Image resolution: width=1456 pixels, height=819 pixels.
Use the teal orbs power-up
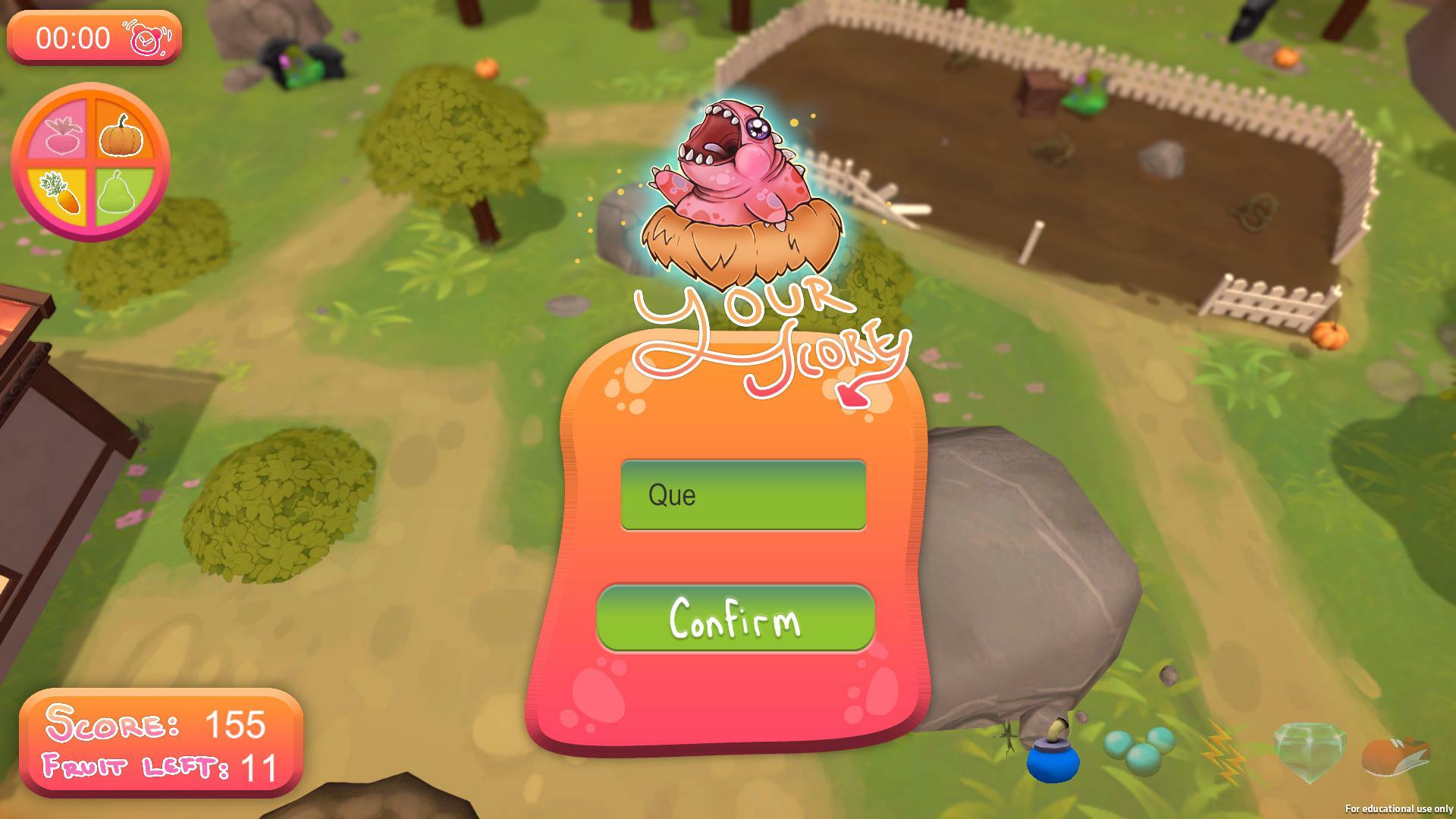[x=1139, y=750]
